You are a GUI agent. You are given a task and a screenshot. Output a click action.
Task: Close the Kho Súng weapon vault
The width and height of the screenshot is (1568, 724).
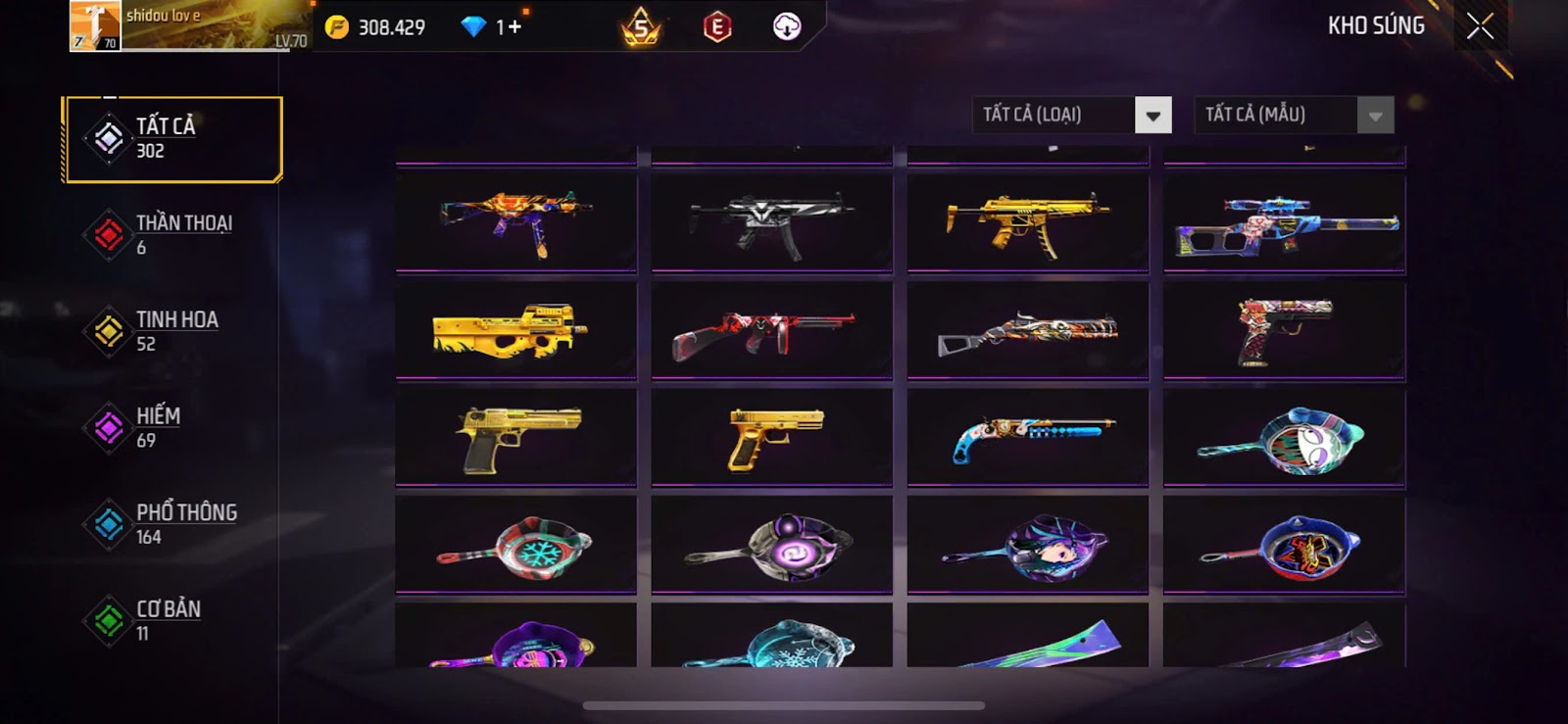coord(1480,26)
